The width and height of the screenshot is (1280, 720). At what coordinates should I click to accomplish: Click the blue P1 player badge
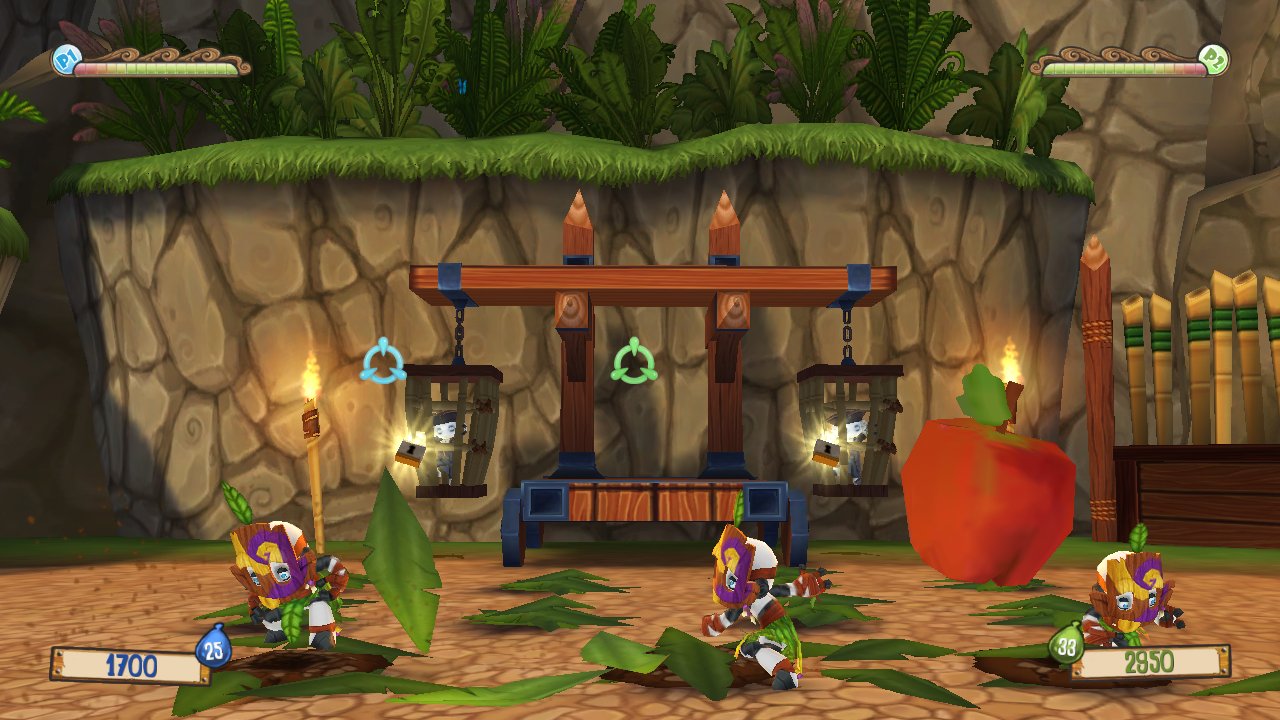65,60
